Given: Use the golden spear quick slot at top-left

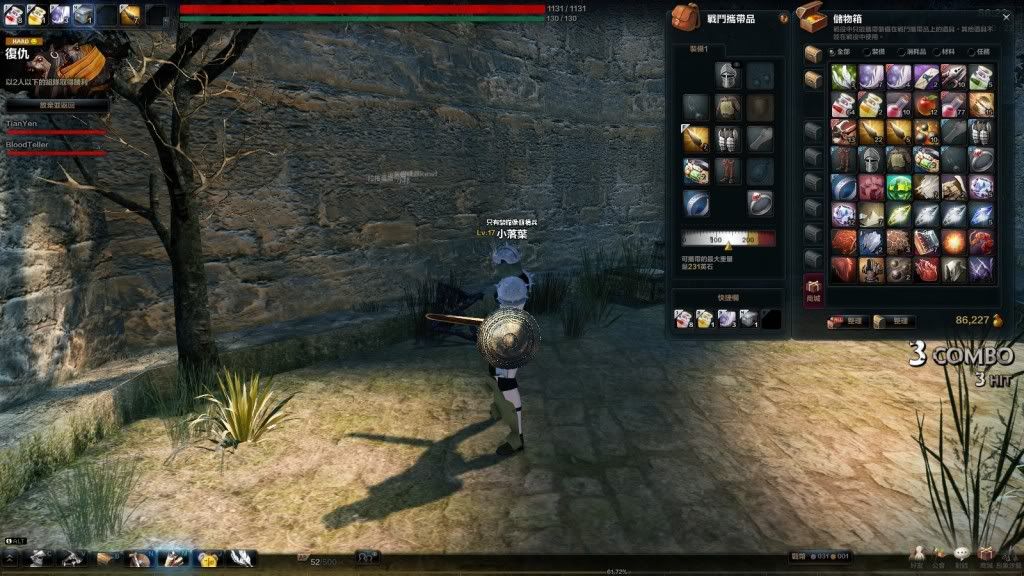Looking at the screenshot, I should click(x=130, y=14).
